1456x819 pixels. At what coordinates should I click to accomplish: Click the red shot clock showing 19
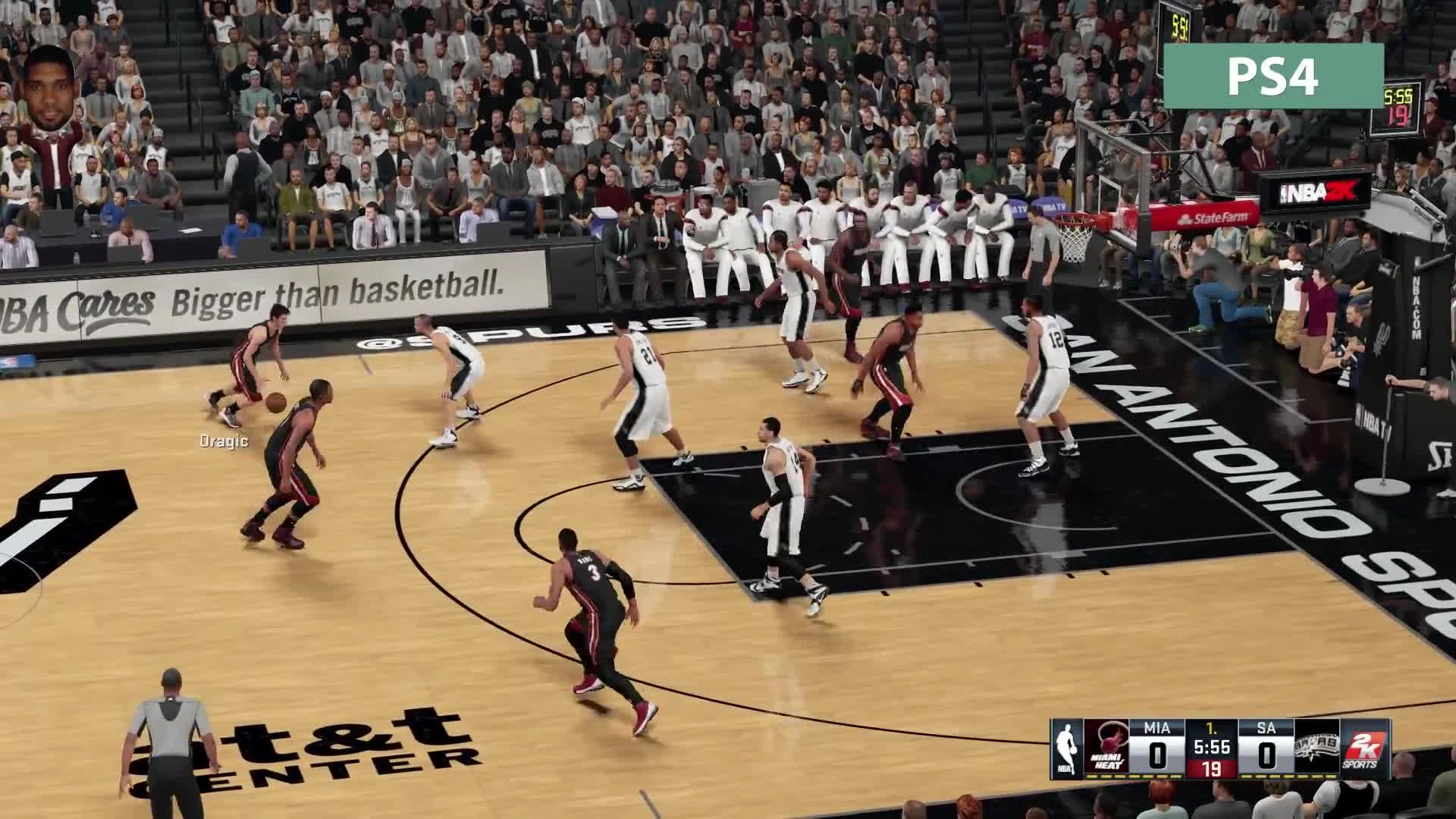point(1212,769)
